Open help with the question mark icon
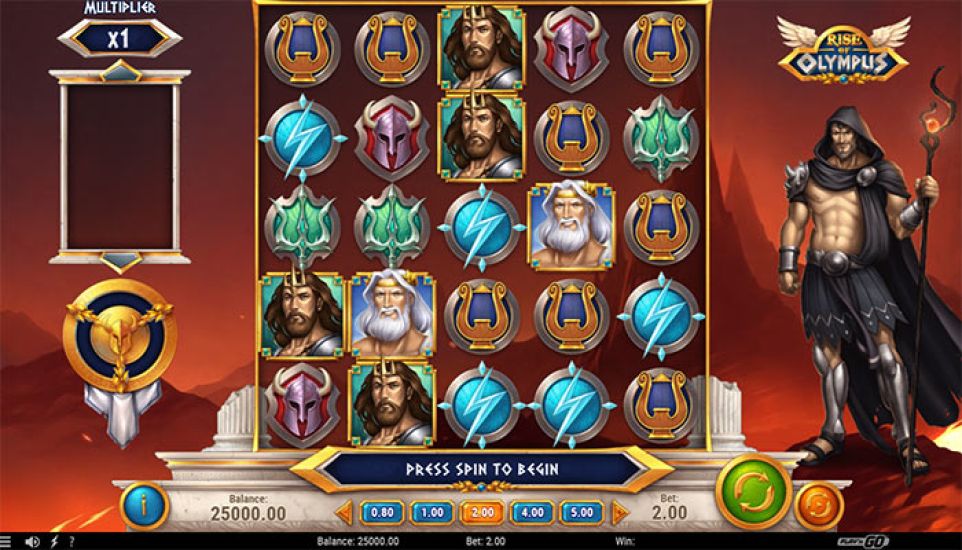This screenshot has width=962, height=550. [x=71, y=542]
